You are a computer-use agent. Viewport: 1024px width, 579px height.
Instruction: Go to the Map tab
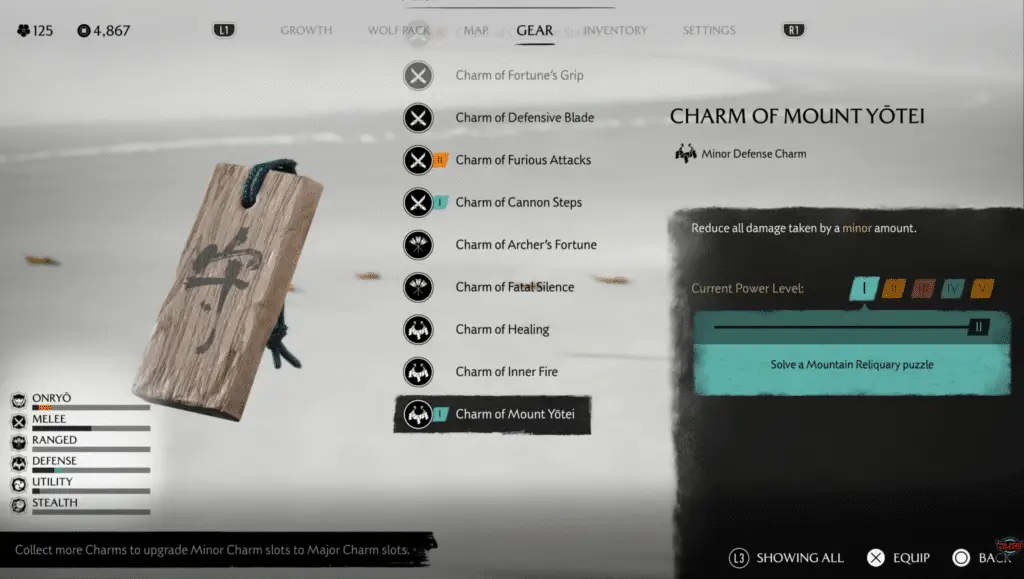(476, 31)
